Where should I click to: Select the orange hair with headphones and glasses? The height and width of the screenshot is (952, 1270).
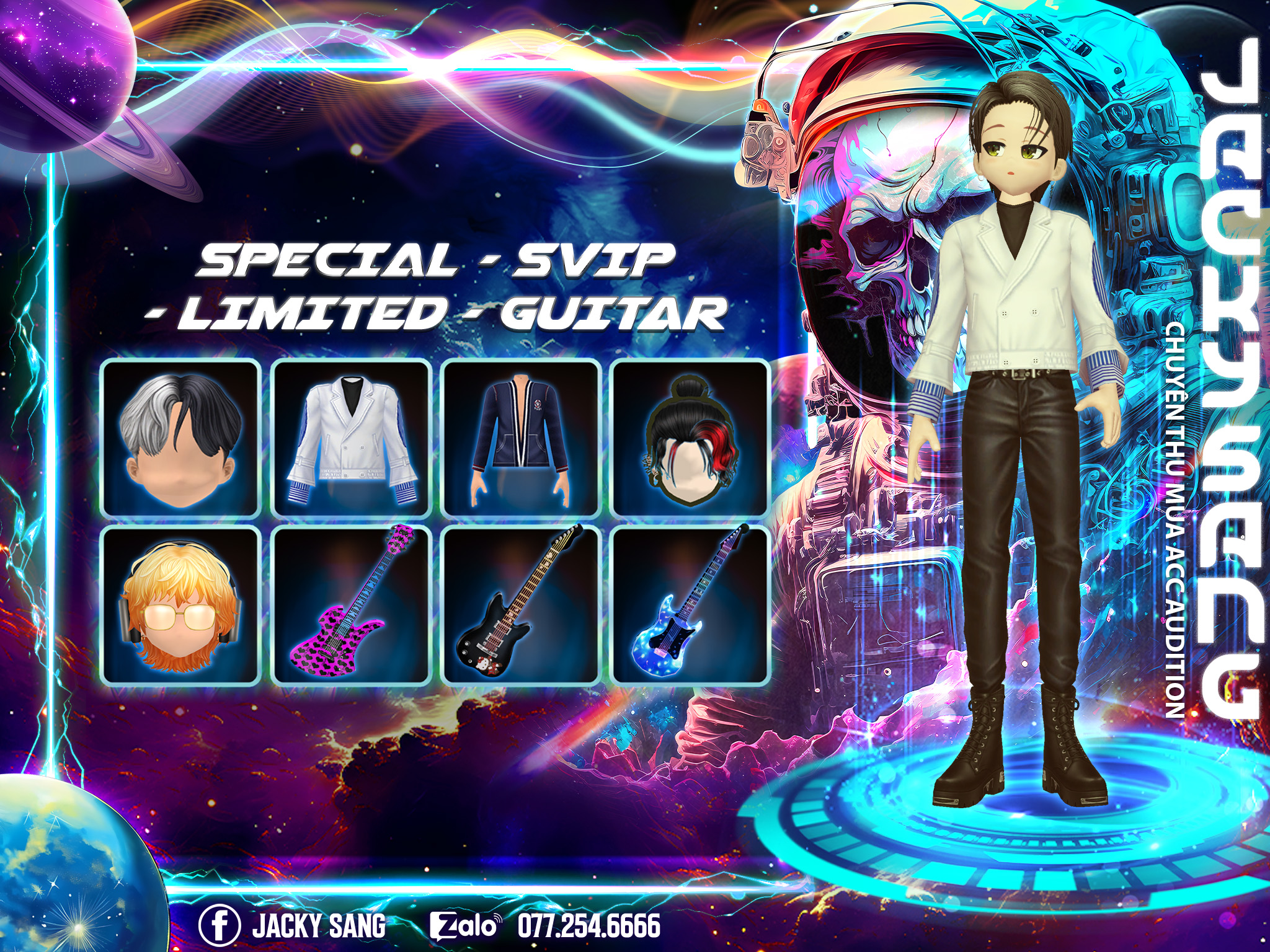[180, 606]
